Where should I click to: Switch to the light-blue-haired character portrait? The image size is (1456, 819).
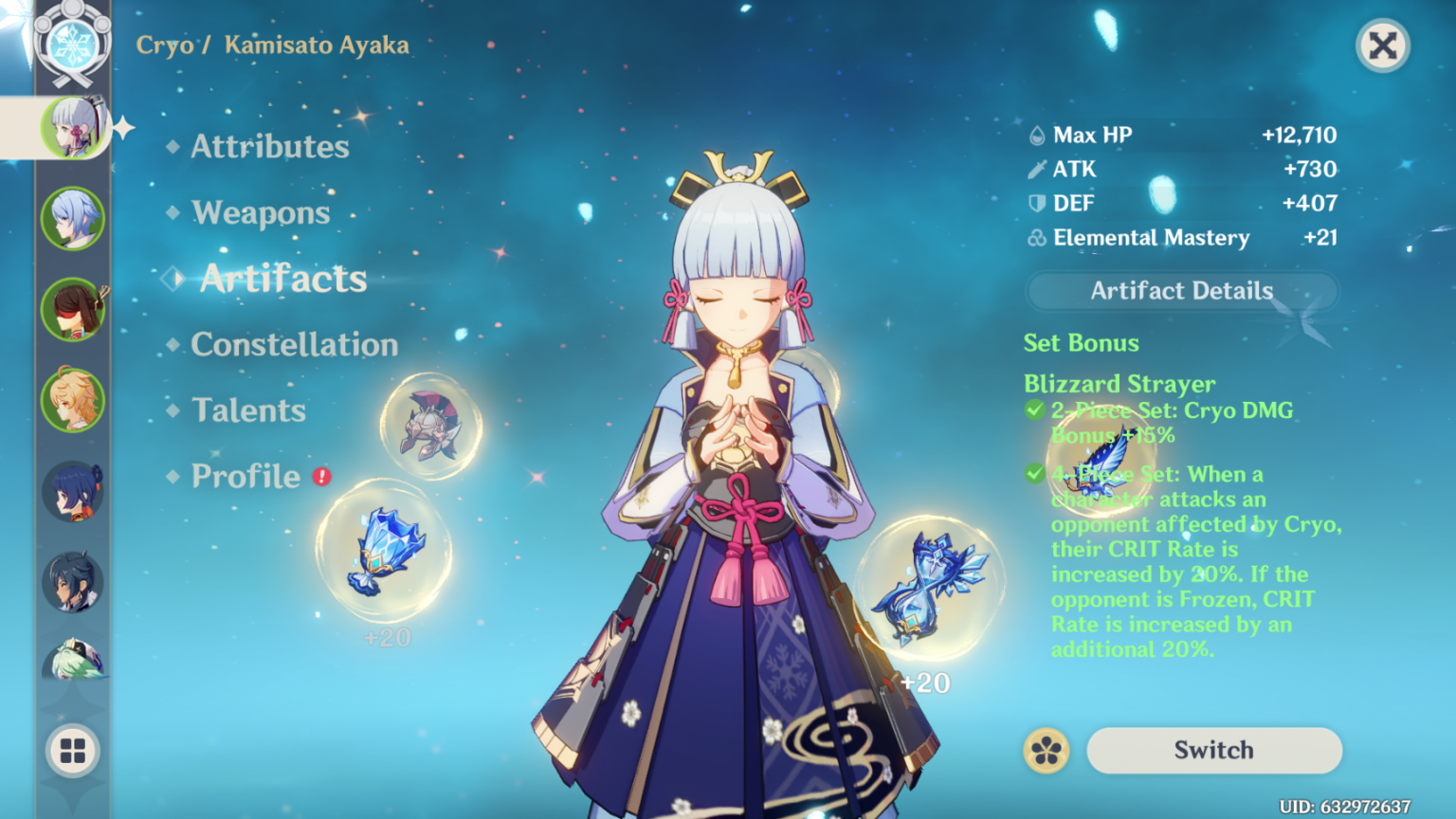tap(73, 218)
